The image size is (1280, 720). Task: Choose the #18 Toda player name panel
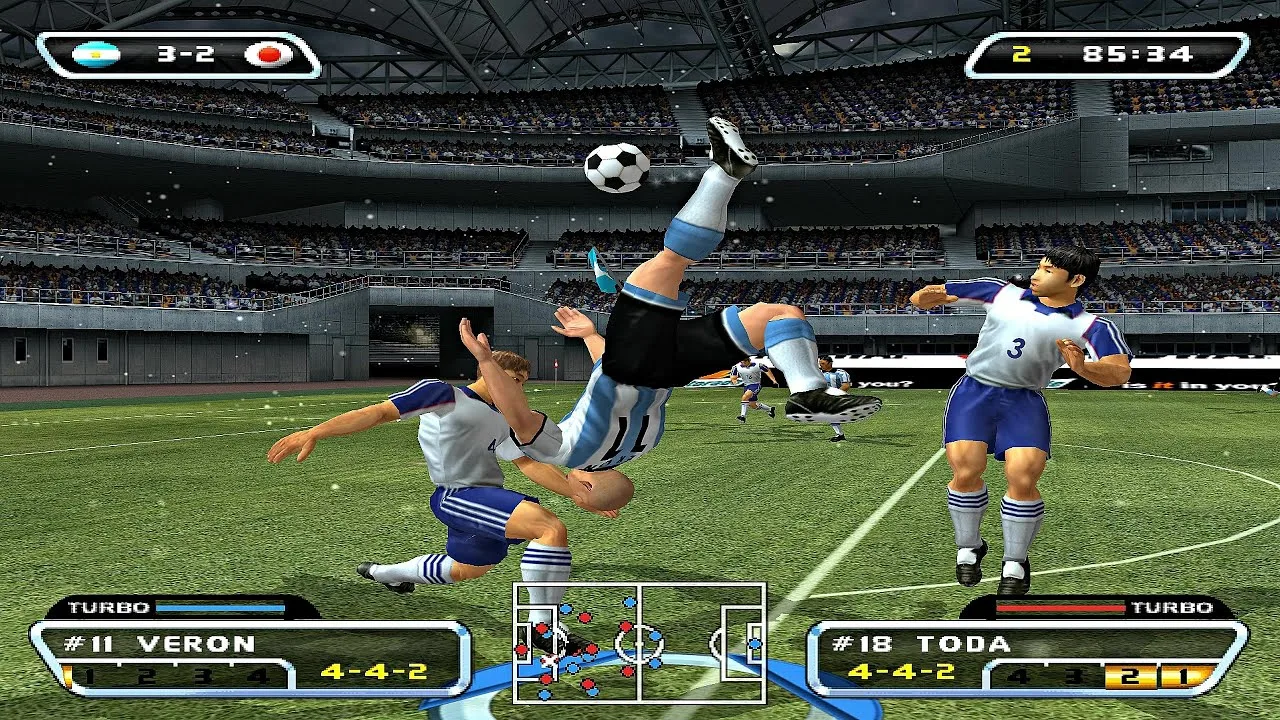pos(920,644)
